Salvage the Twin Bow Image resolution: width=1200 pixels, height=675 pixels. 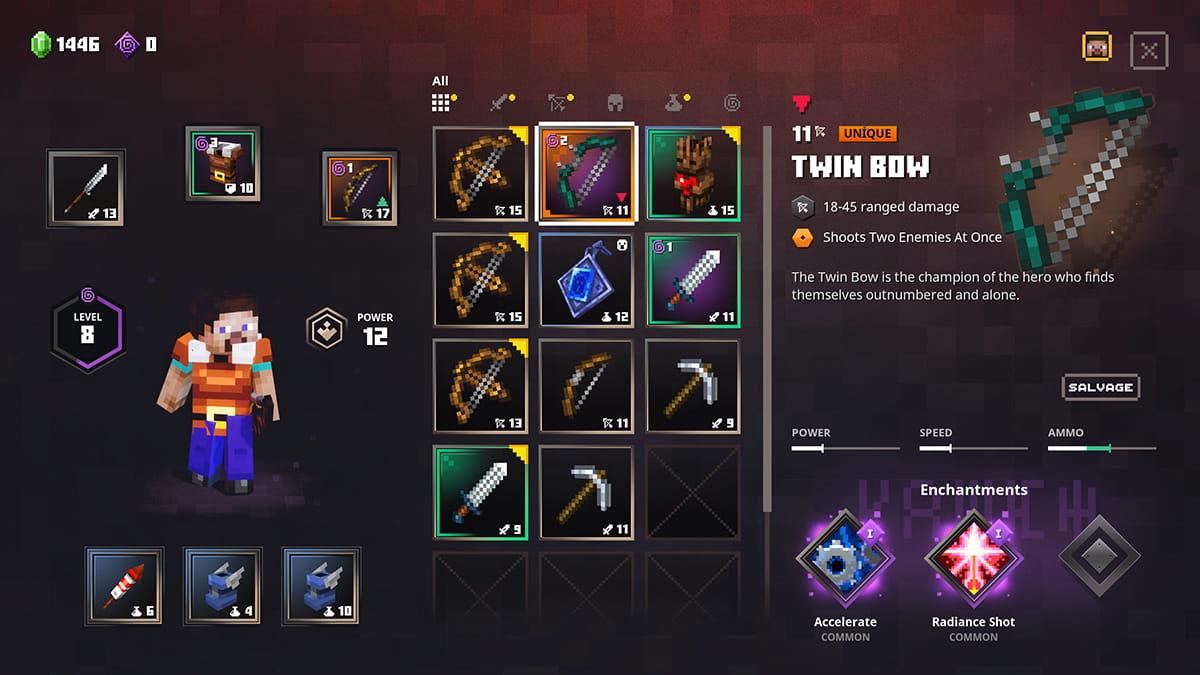coord(1100,387)
